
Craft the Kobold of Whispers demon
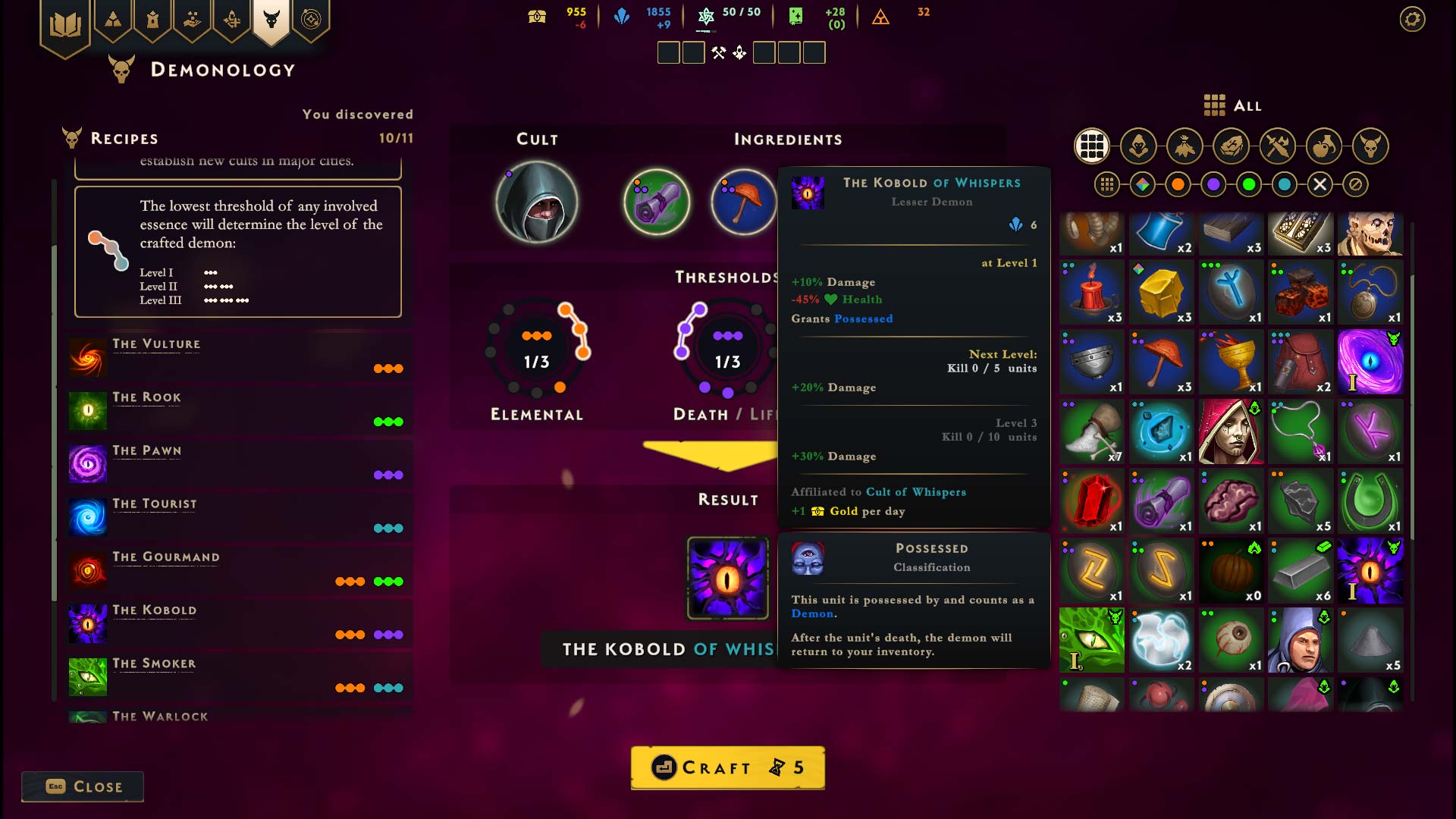pyautogui.click(x=727, y=767)
